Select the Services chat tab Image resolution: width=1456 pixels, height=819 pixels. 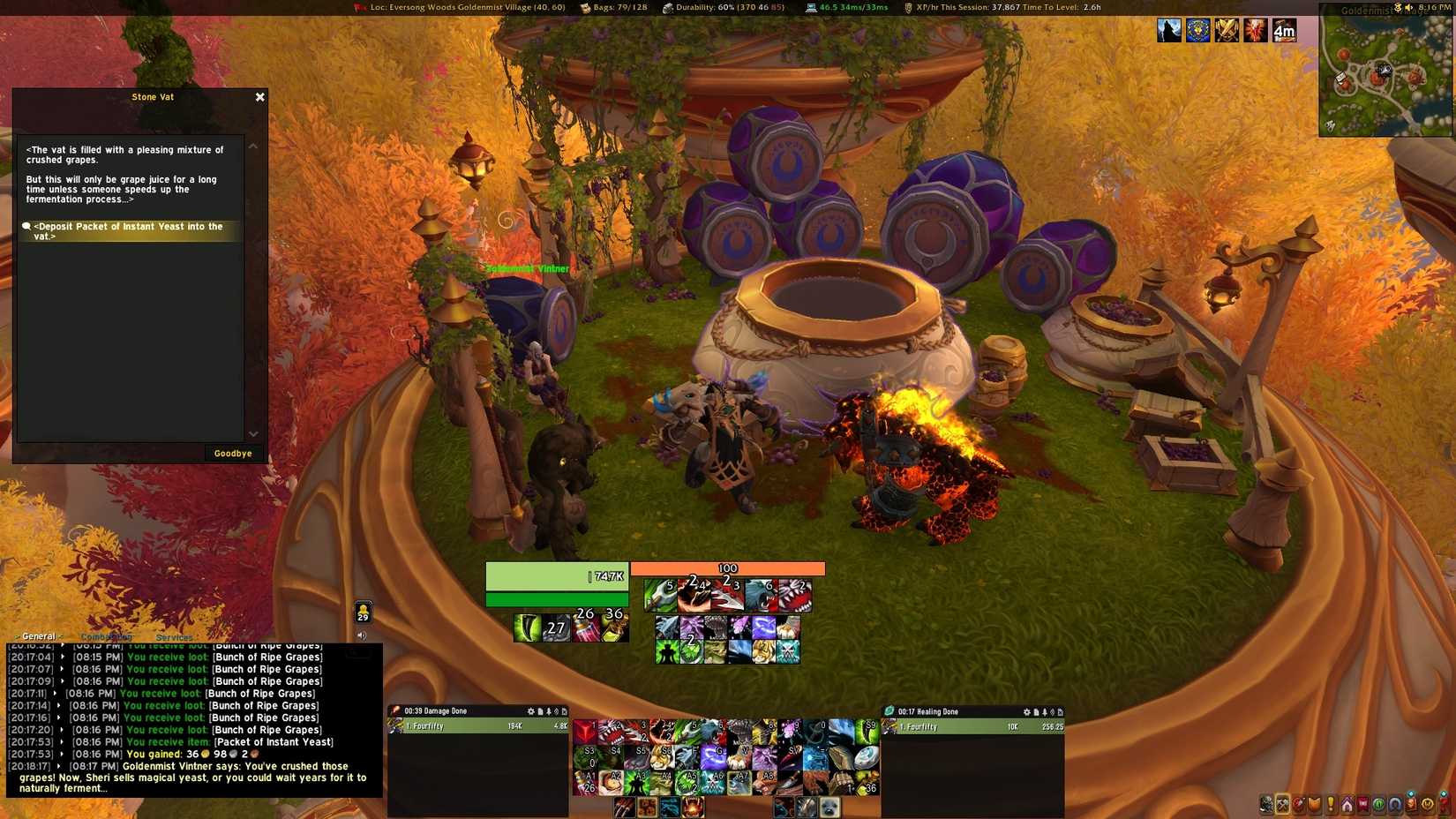point(175,636)
